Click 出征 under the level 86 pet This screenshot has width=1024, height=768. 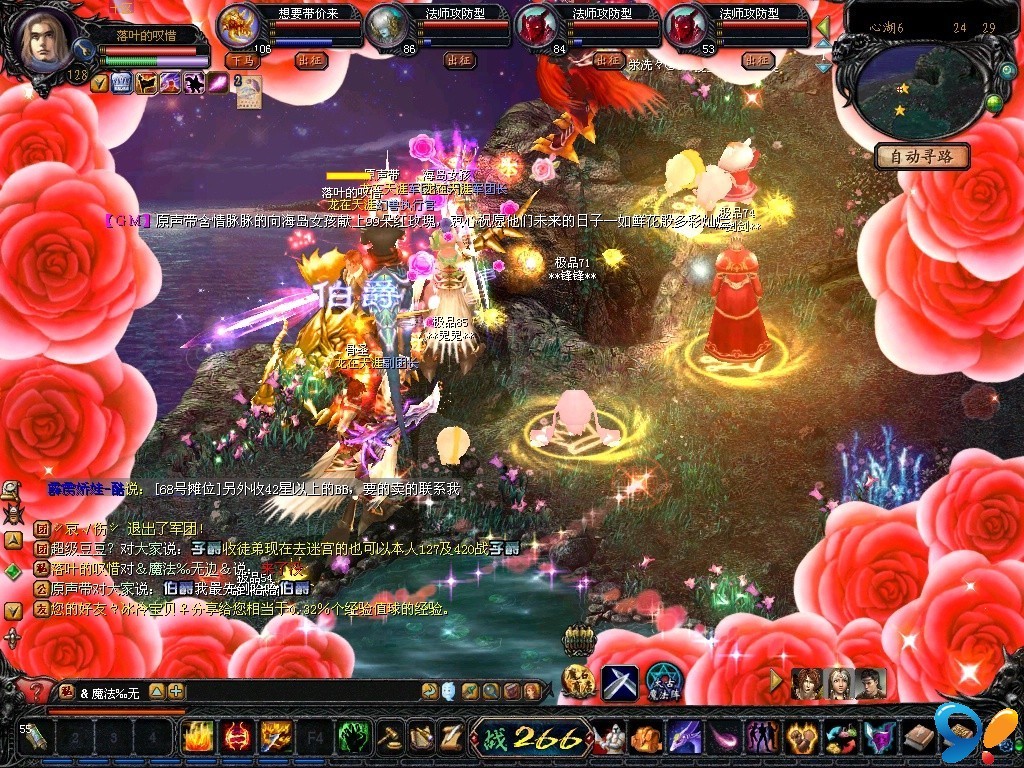(459, 60)
